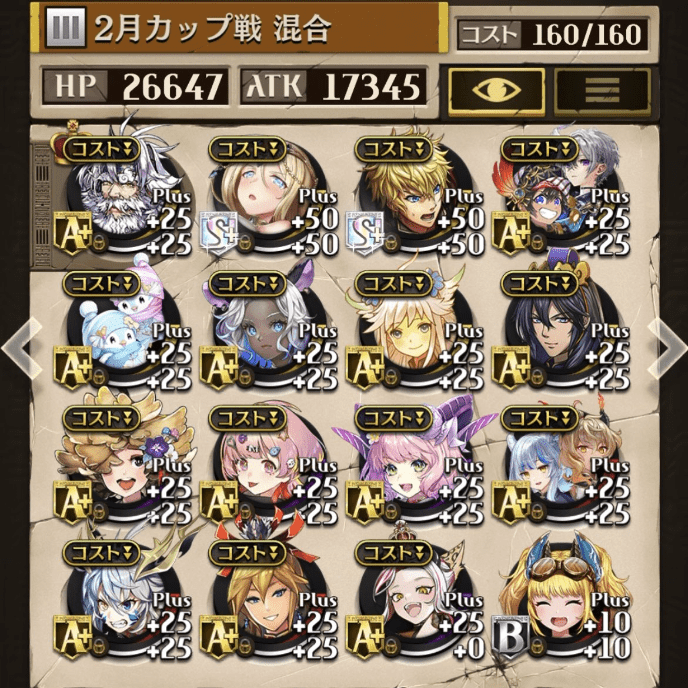Go to the previous deck with left arrow
The width and height of the screenshot is (688, 688).
click(18, 342)
